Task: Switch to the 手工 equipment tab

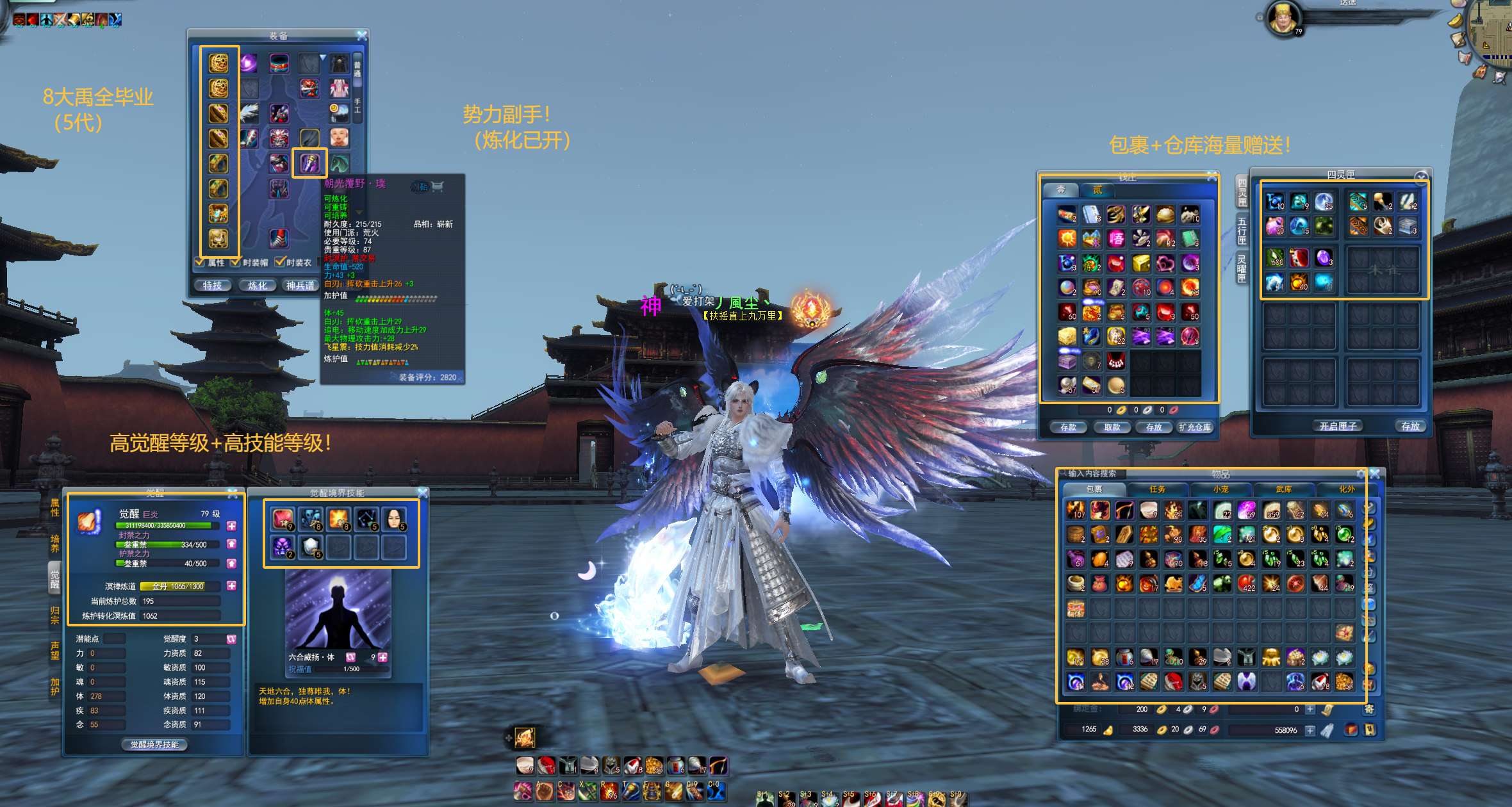Action: click(357, 106)
